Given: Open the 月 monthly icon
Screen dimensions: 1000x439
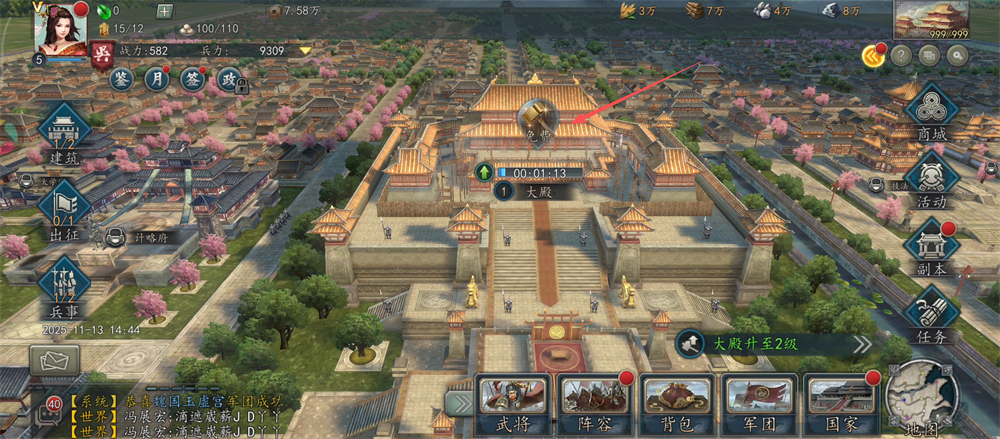Looking at the screenshot, I should [x=157, y=79].
